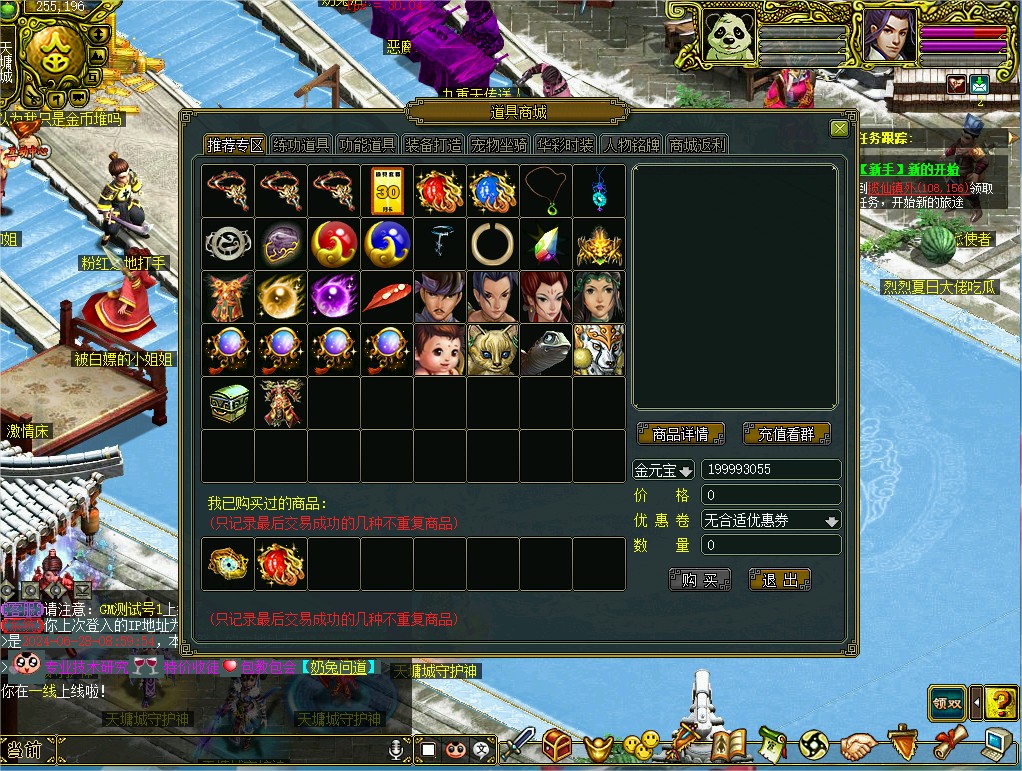
Task: Click the 领双 button
Action: click(947, 702)
